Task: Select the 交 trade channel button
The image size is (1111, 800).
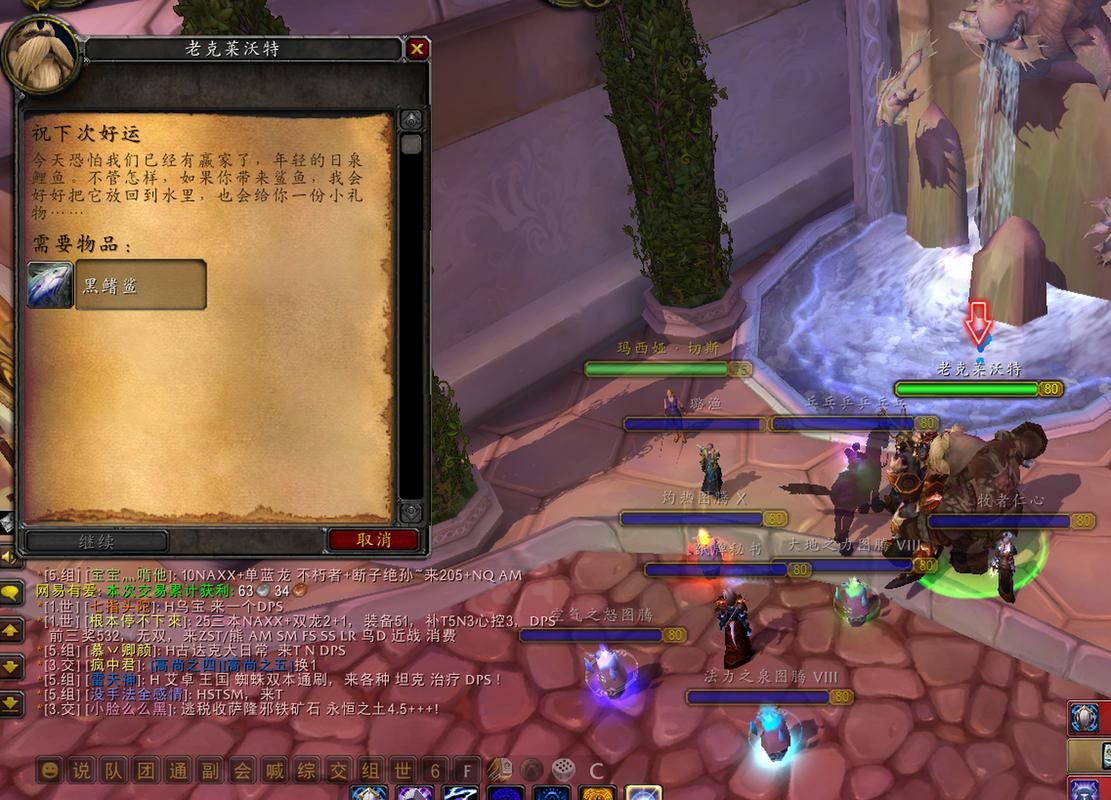Action: click(338, 771)
